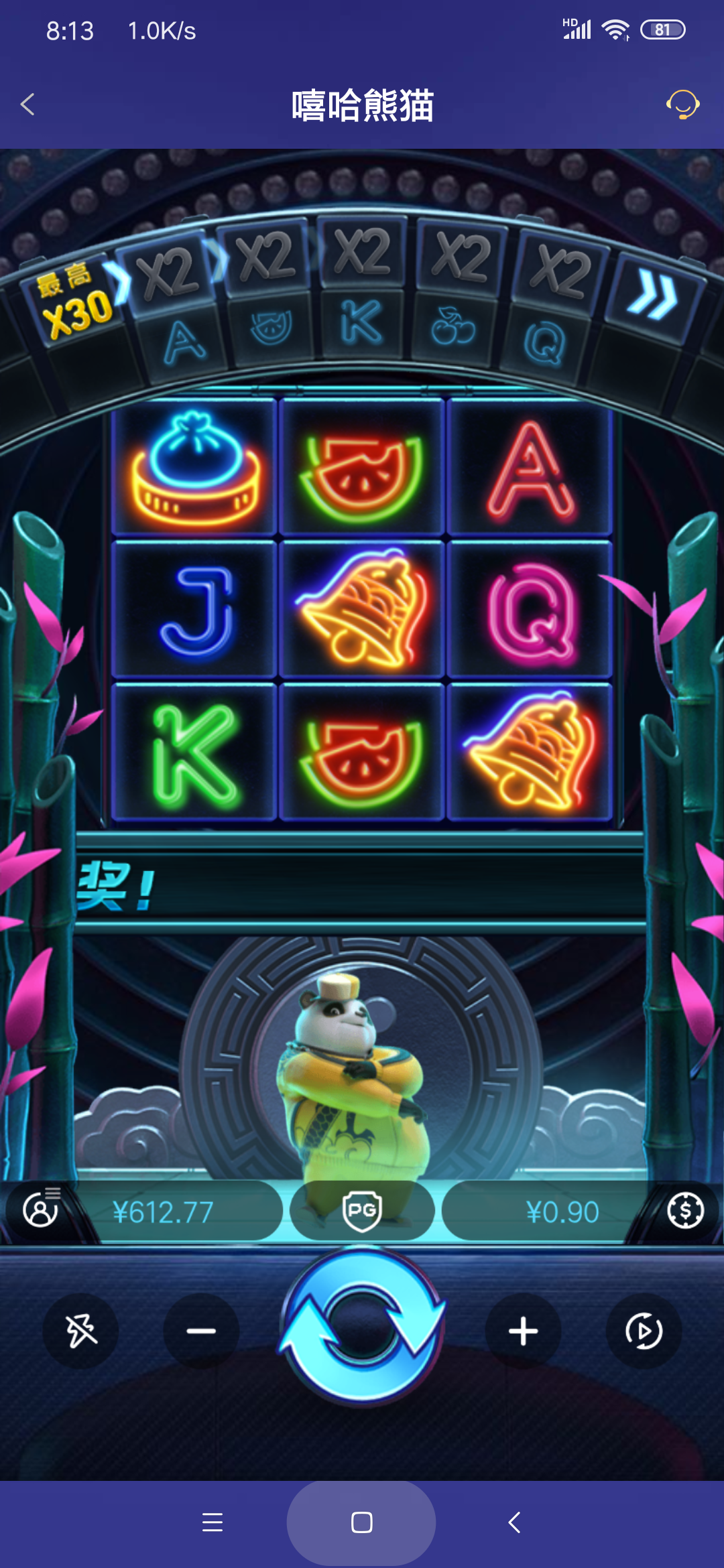This screenshot has width=724, height=1568.
Task: Open the auto-spin play button
Action: click(644, 1331)
